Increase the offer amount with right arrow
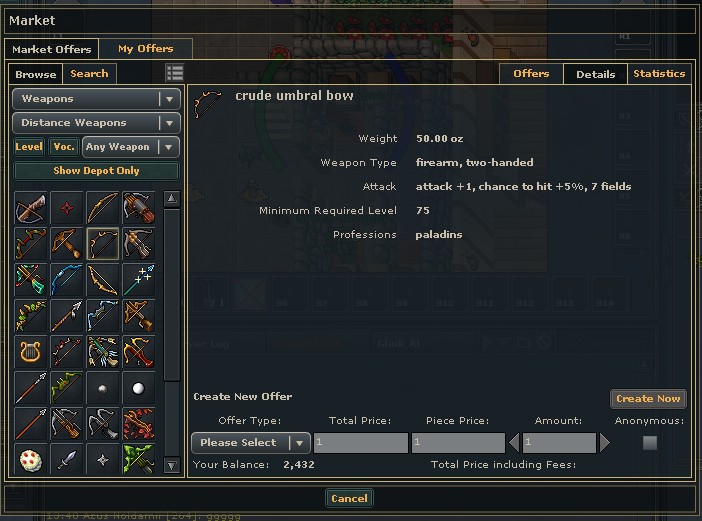The height and width of the screenshot is (521, 702). coord(604,442)
